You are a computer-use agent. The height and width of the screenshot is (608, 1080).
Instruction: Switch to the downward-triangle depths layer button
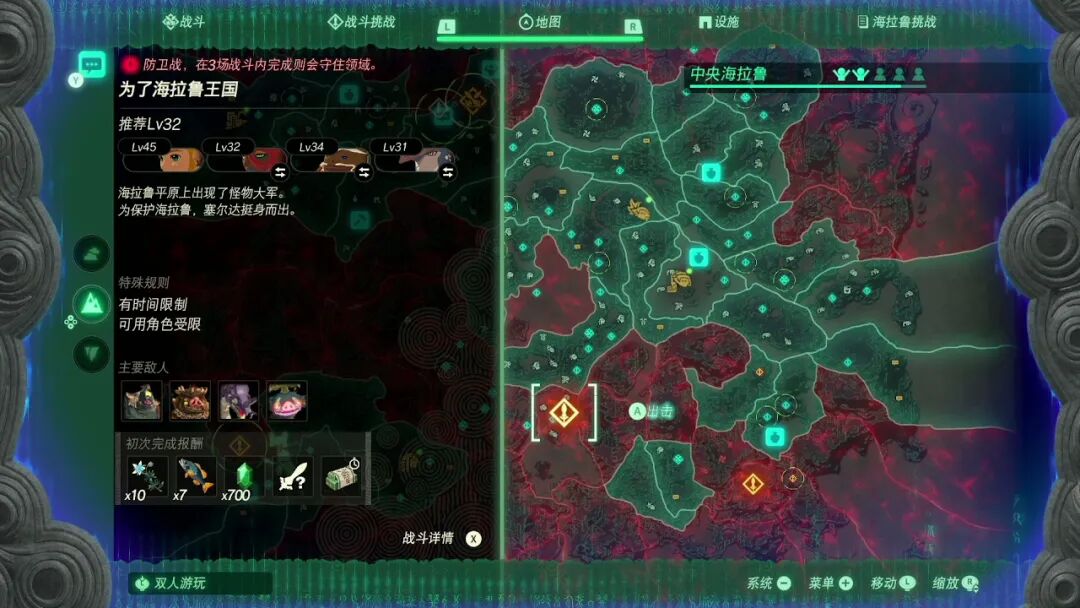tap(92, 353)
